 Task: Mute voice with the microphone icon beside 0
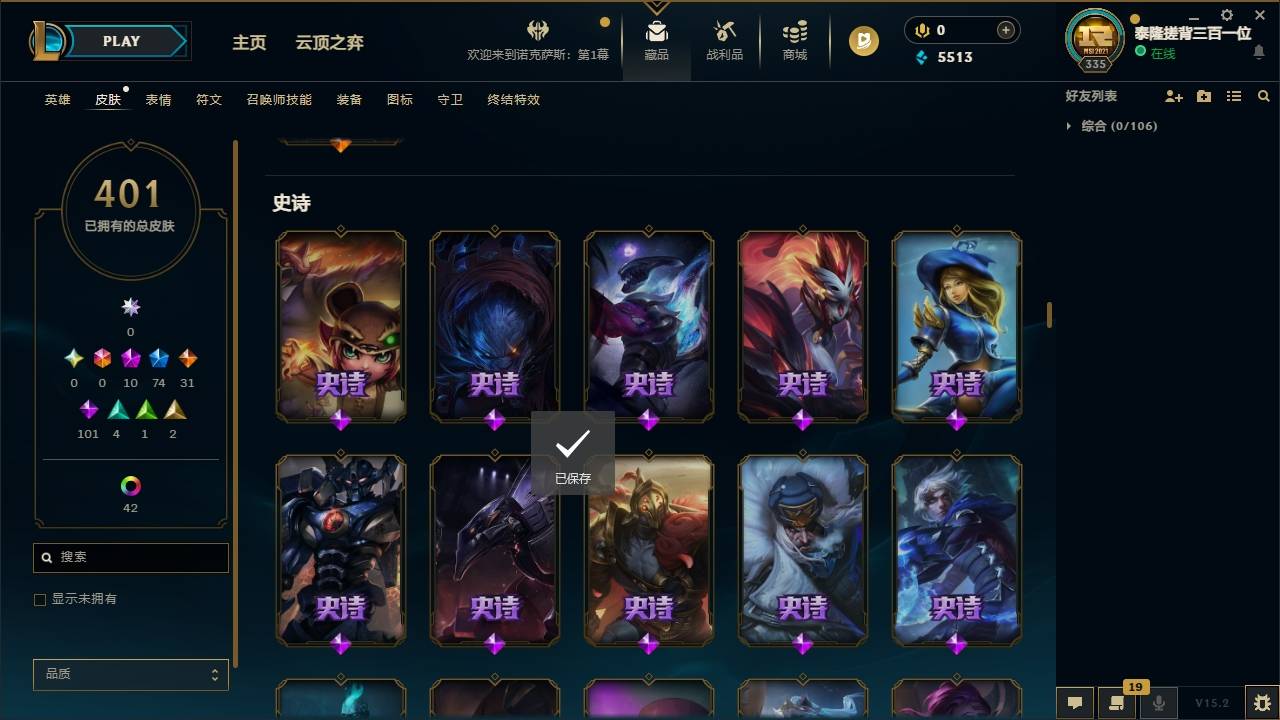point(921,30)
